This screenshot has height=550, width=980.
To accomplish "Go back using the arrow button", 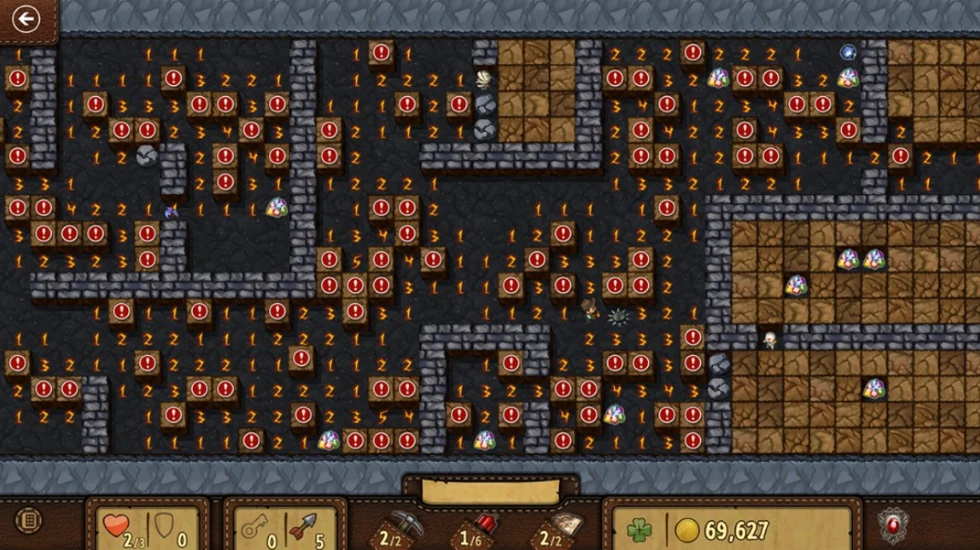I will (26, 19).
